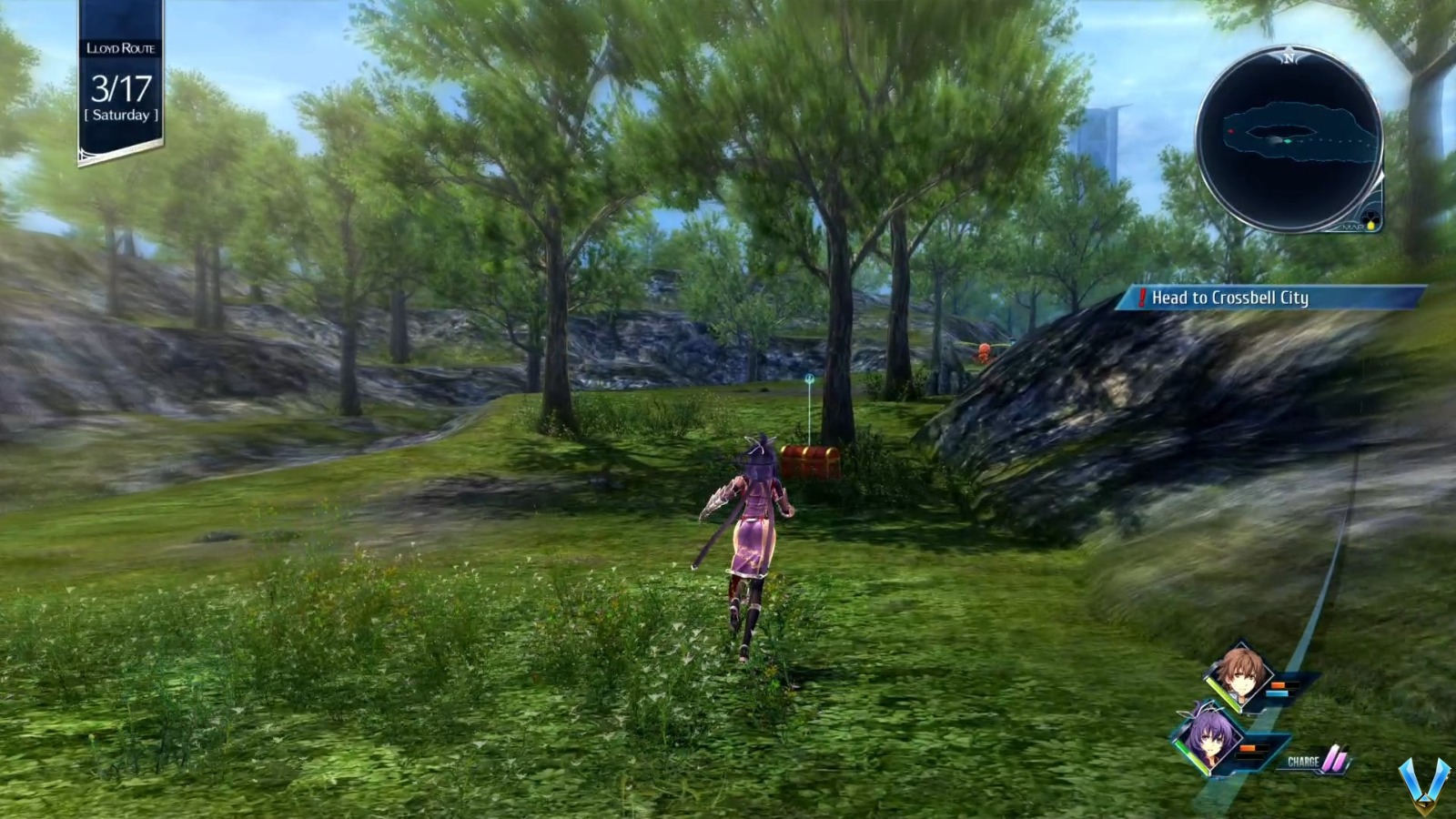This screenshot has width=1456, height=819.
Task: Click the red exclamation icon on the quest banner
Action: tap(1140, 297)
